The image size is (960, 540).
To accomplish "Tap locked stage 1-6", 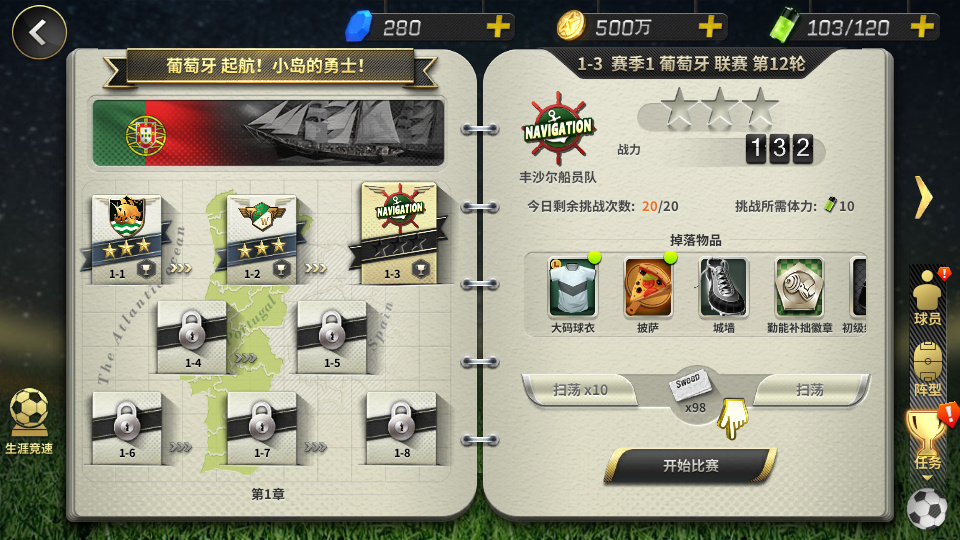I will coord(127,426).
